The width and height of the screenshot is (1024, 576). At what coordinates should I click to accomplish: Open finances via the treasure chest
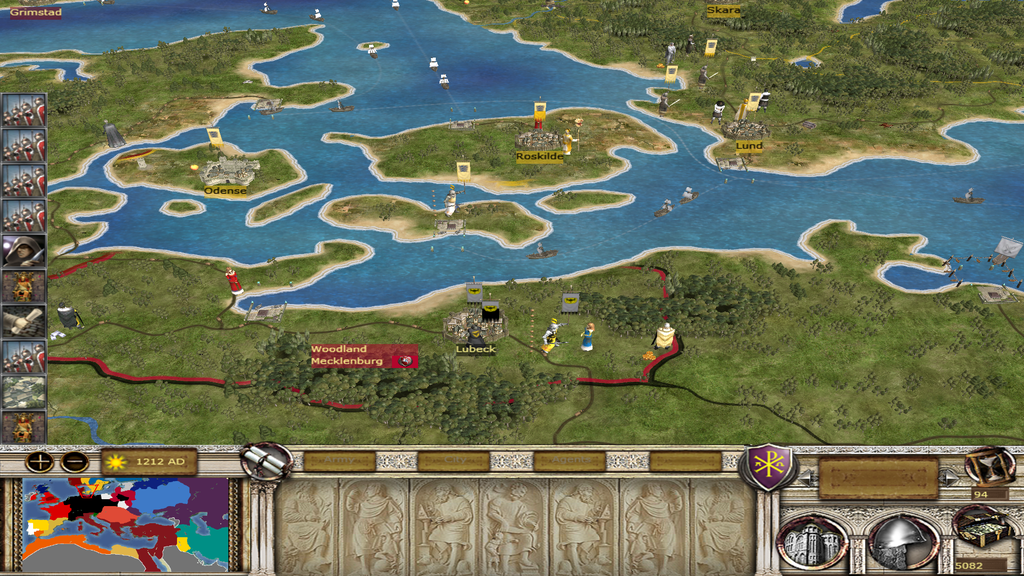coord(980,528)
